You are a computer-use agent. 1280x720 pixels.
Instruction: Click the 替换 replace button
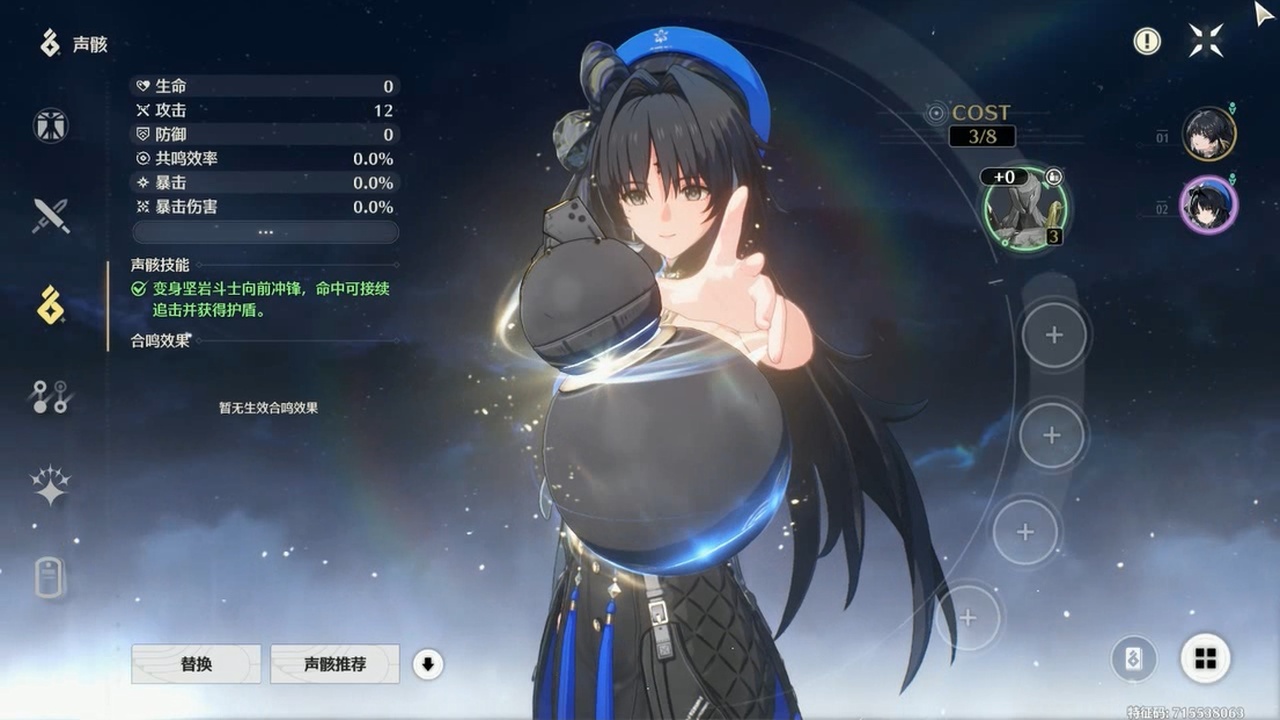196,664
